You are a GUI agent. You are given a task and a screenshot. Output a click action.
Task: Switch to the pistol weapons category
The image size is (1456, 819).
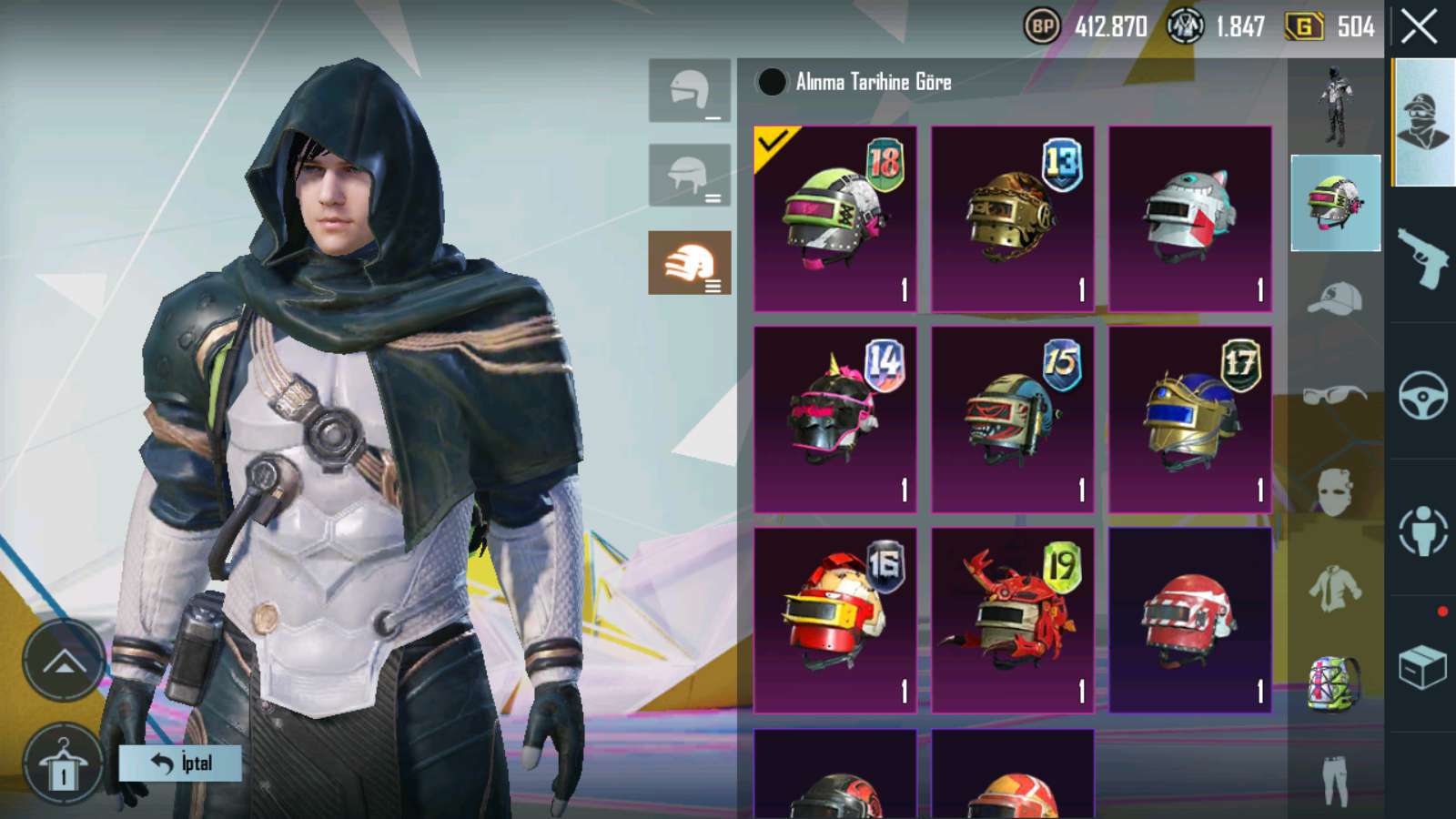1422,257
